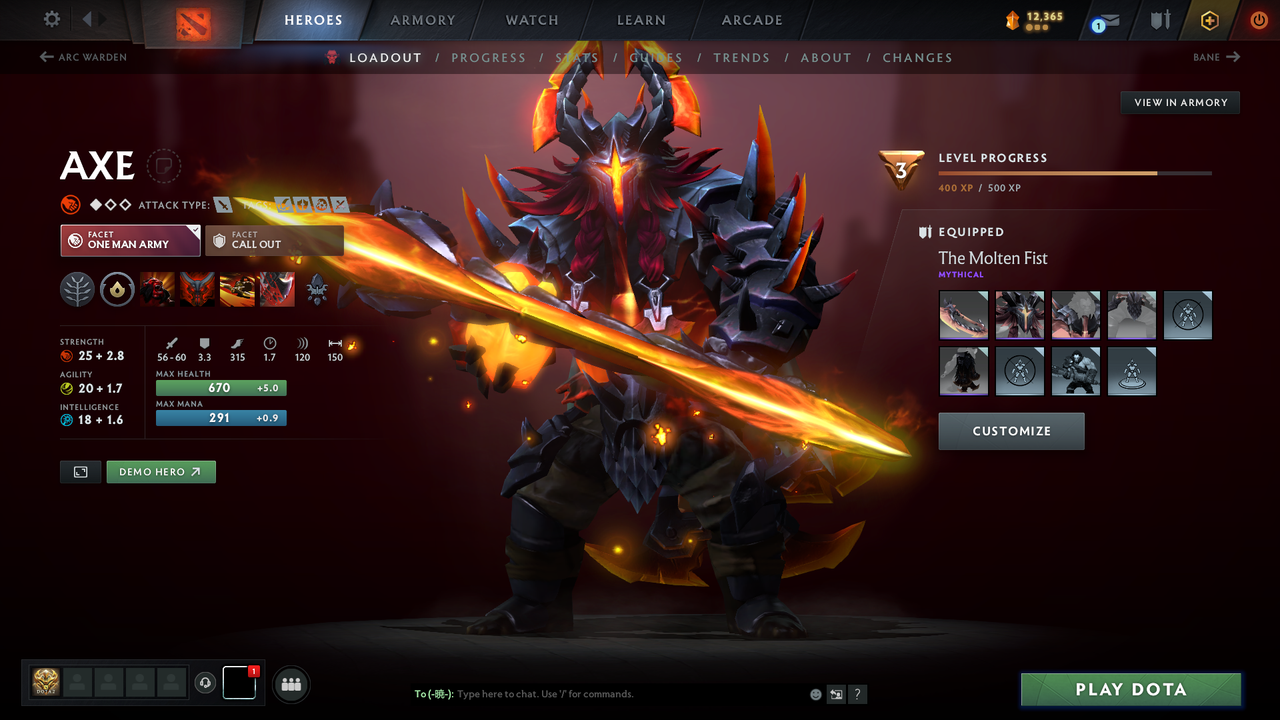The width and height of the screenshot is (1280, 720).
Task: Select the Call Out facet
Action: (x=275, y=240)
